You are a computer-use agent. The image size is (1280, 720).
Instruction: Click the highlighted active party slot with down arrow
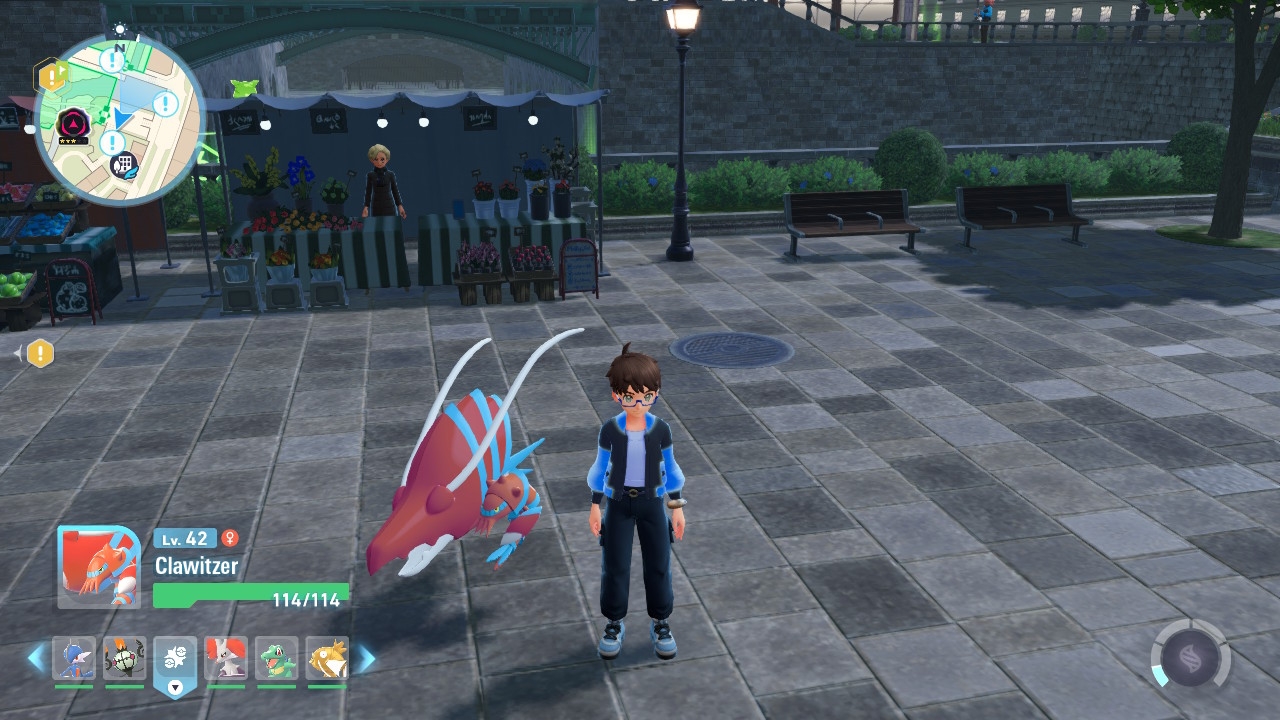(175, 662)
